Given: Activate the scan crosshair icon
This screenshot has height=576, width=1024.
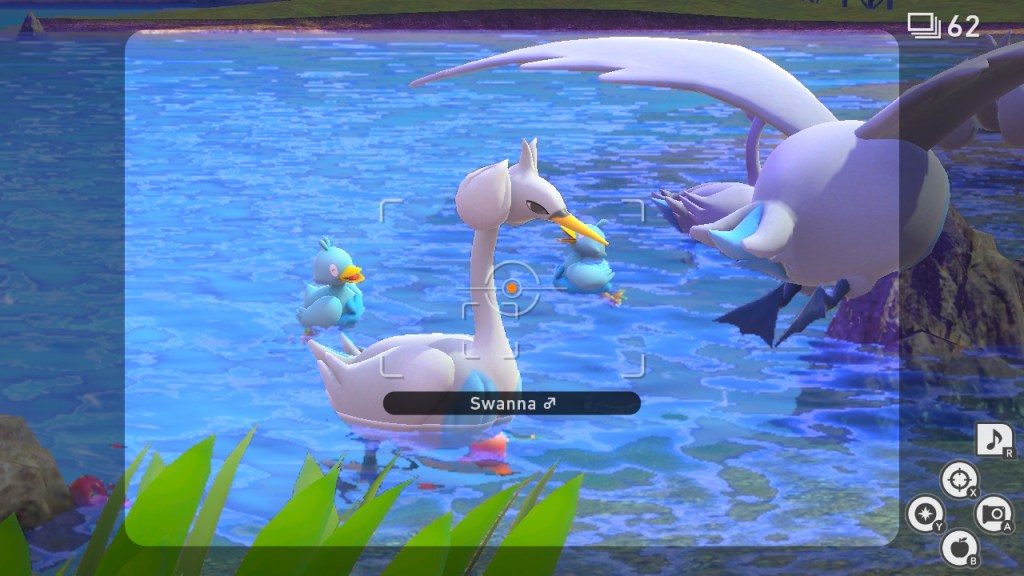Looking at the screenshot, I should tap(958, 480).
